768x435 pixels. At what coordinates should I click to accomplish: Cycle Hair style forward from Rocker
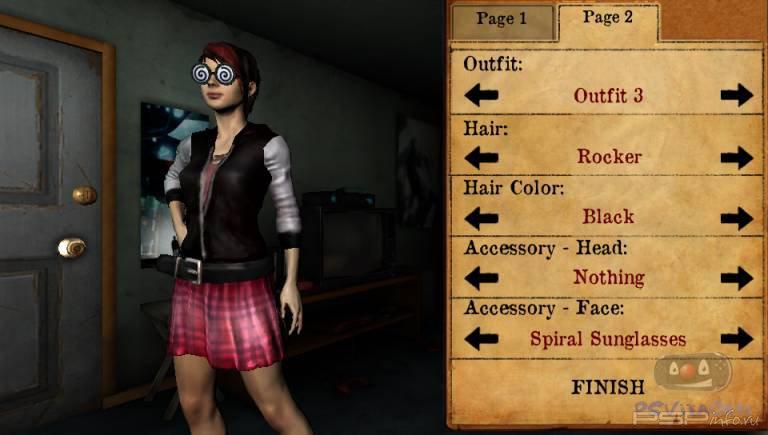tap(736, 157)
